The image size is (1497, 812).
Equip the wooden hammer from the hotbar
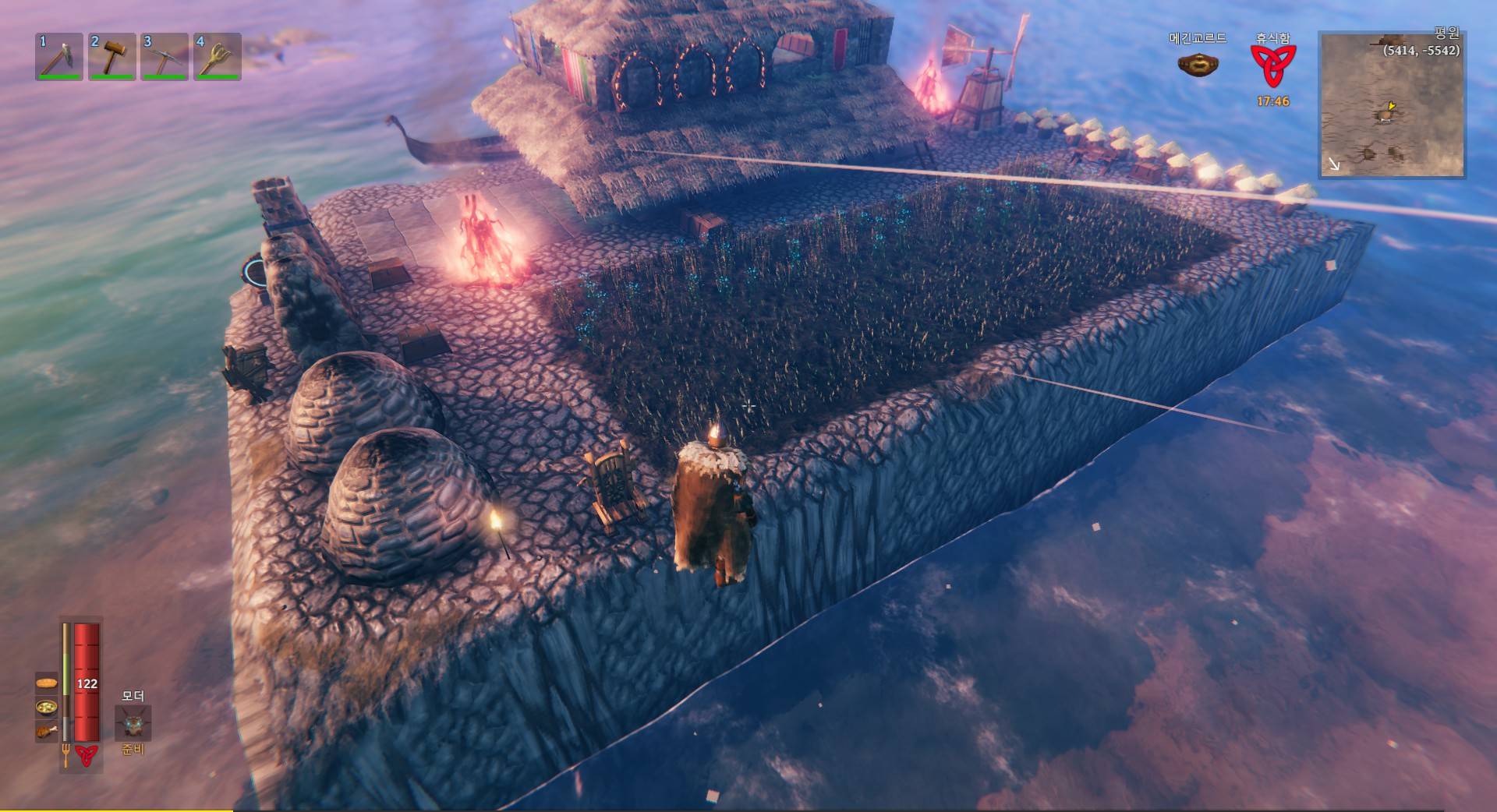pyautogui.click(x=112, y=56)
